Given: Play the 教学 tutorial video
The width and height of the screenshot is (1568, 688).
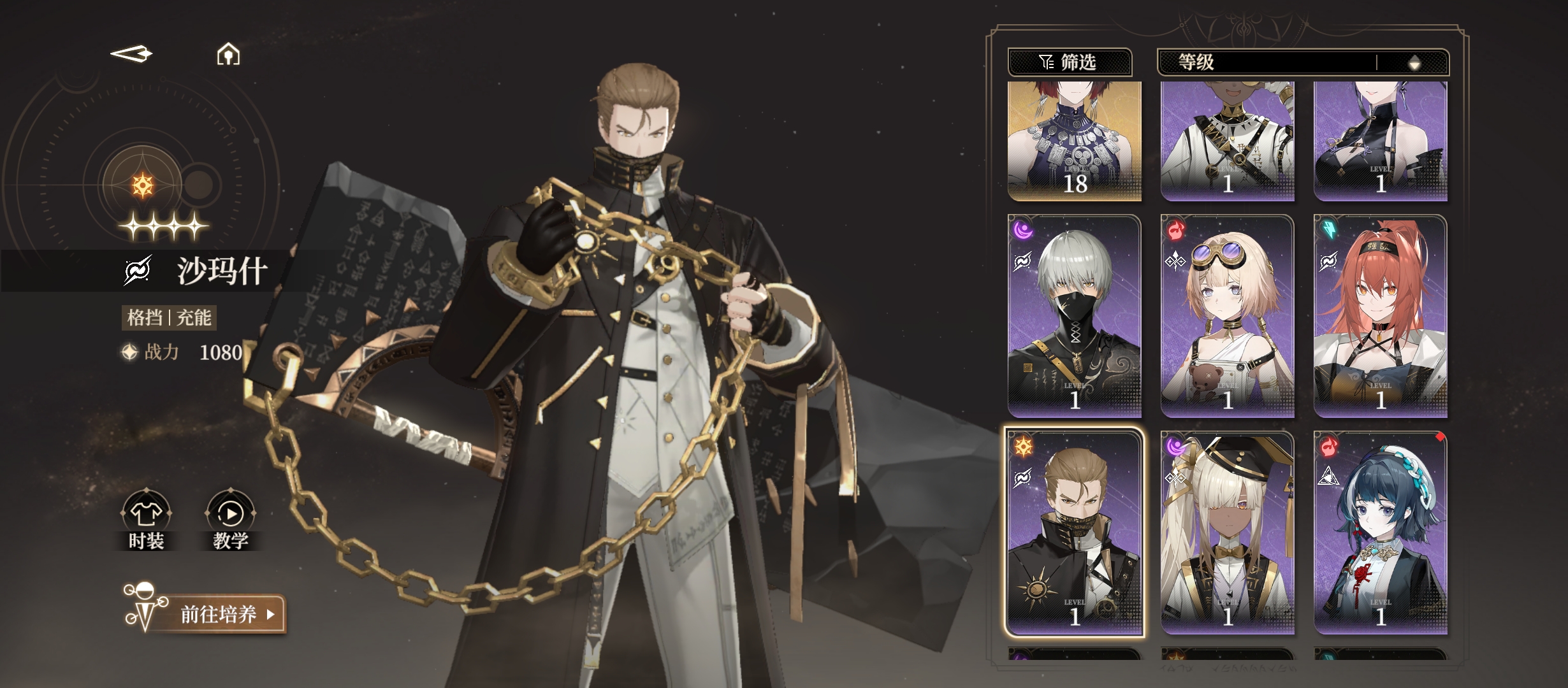Looking at the screenshot, I should pos(230,520).
